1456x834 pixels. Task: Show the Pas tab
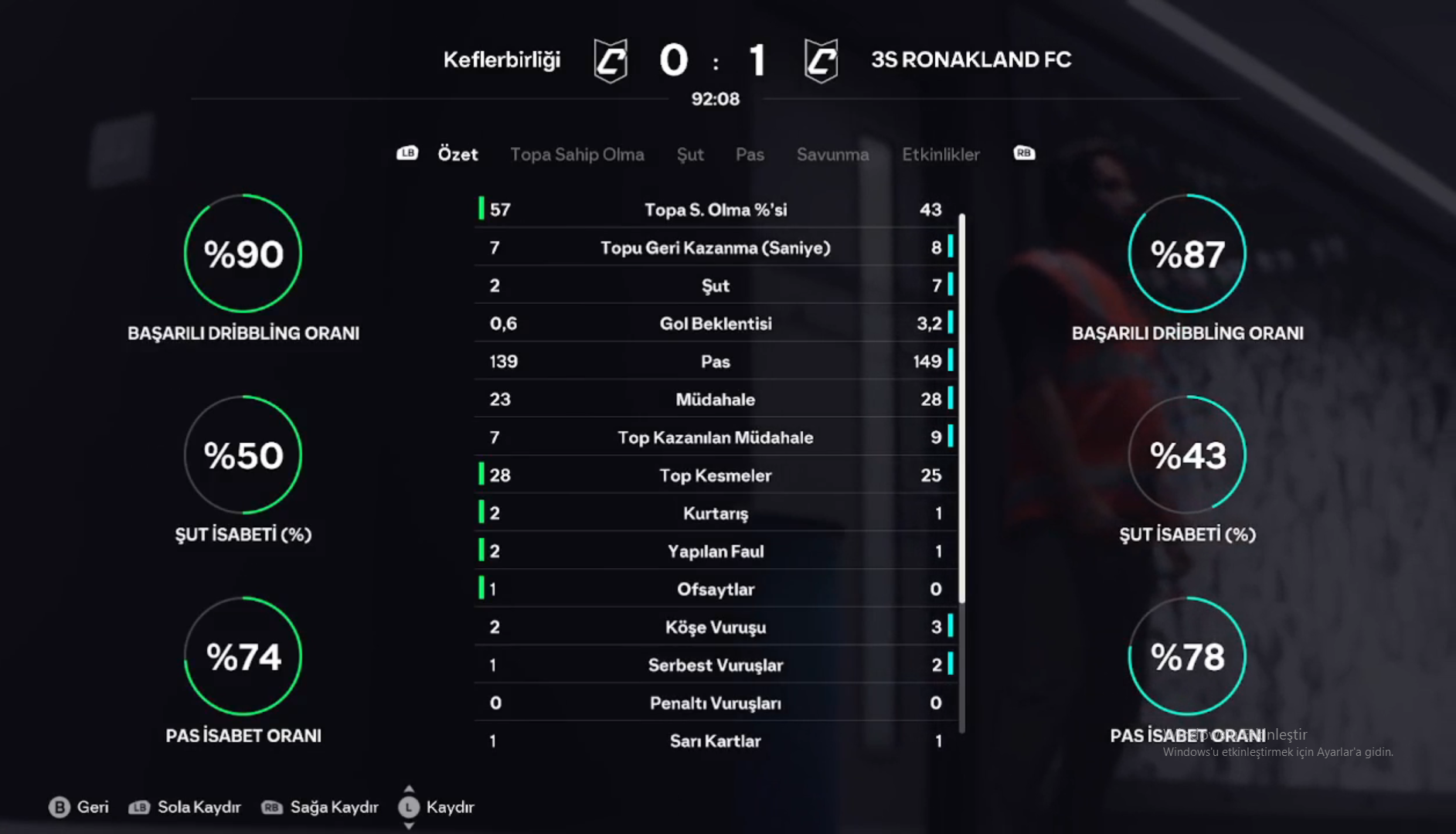click(750, 155)
